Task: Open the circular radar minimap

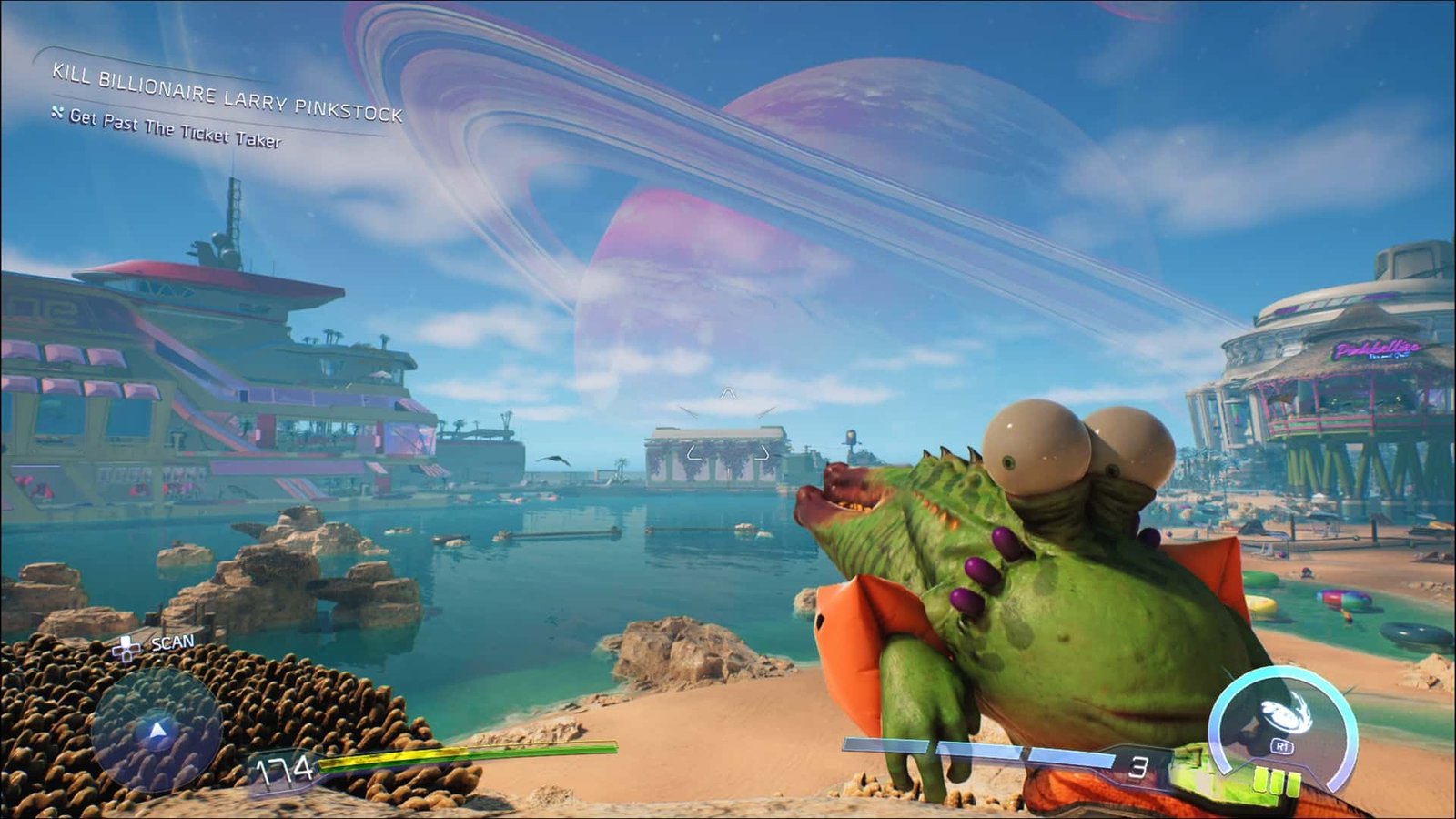Action: coord(157,730)
